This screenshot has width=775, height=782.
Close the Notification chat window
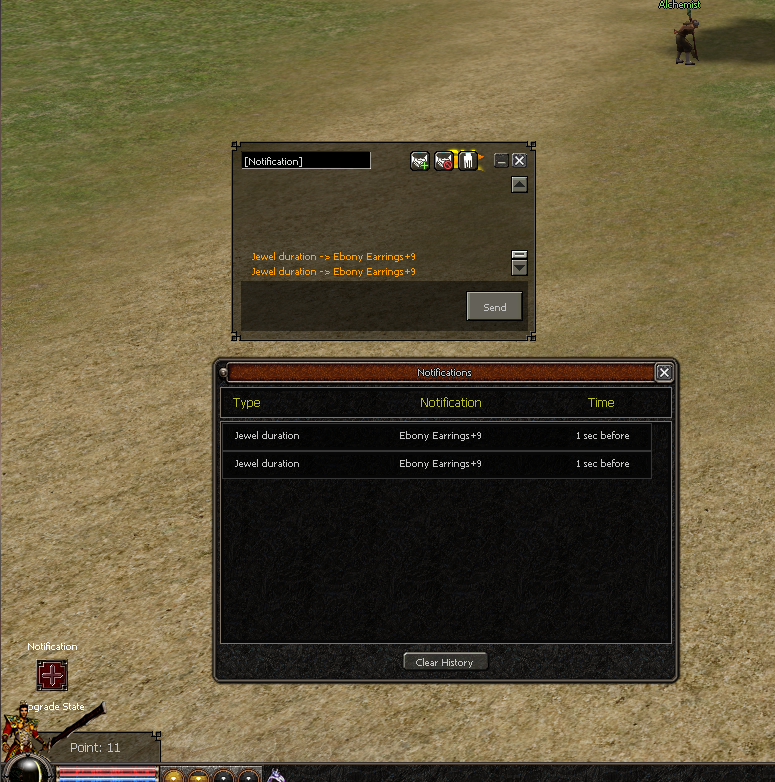click(x=519, y=160)
